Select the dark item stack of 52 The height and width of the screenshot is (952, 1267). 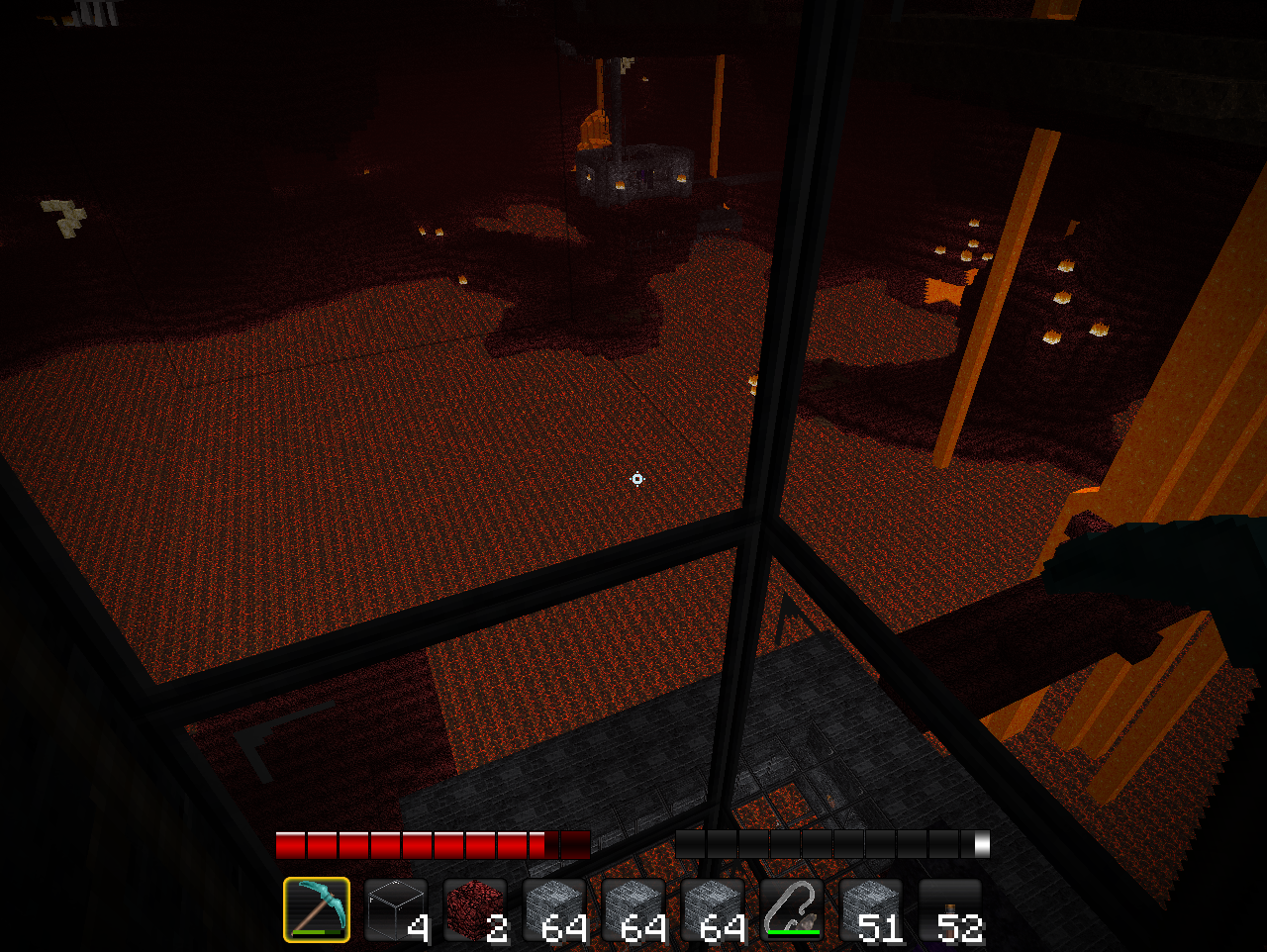point(950,909)
